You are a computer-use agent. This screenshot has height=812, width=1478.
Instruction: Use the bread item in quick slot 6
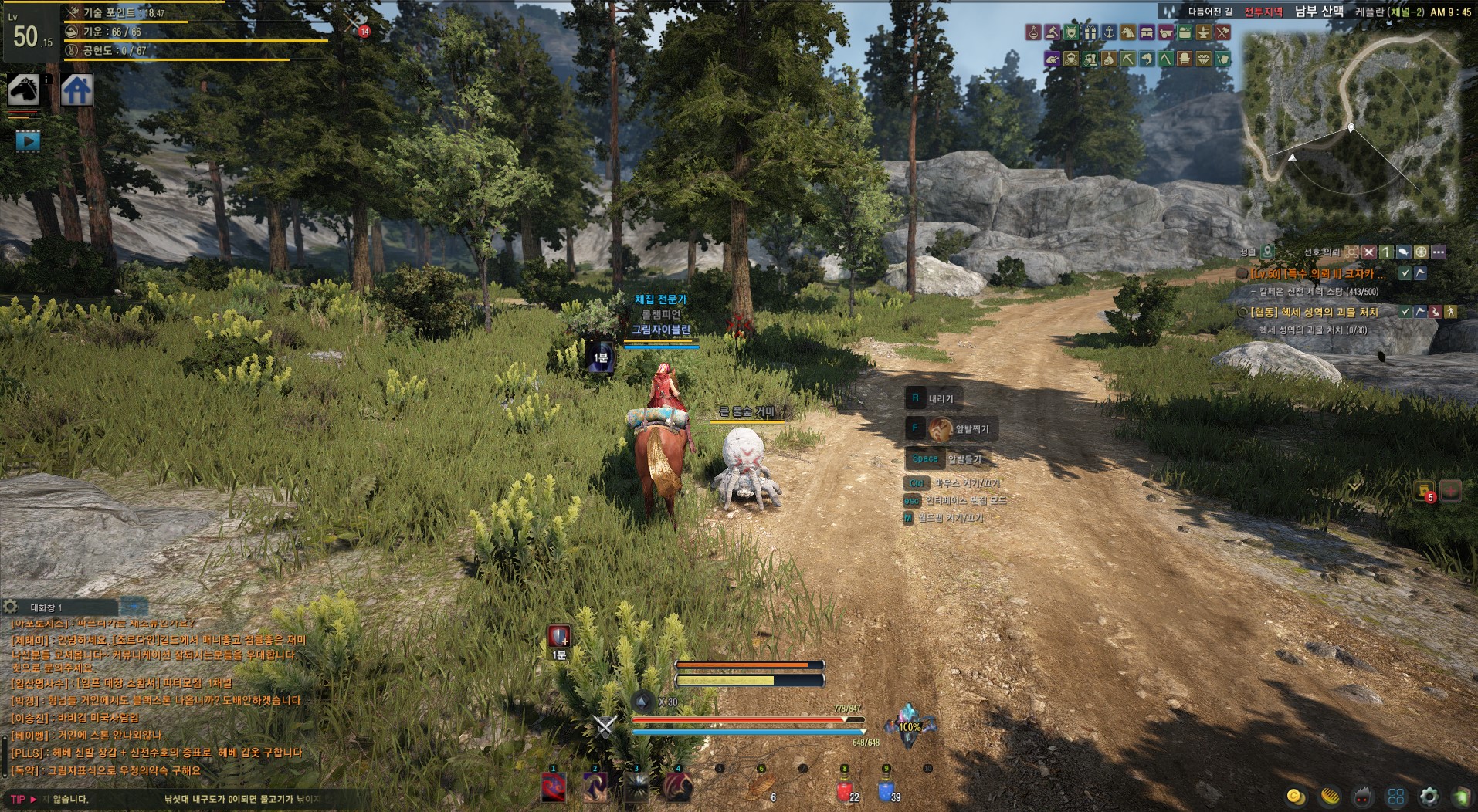click(761, 788)
